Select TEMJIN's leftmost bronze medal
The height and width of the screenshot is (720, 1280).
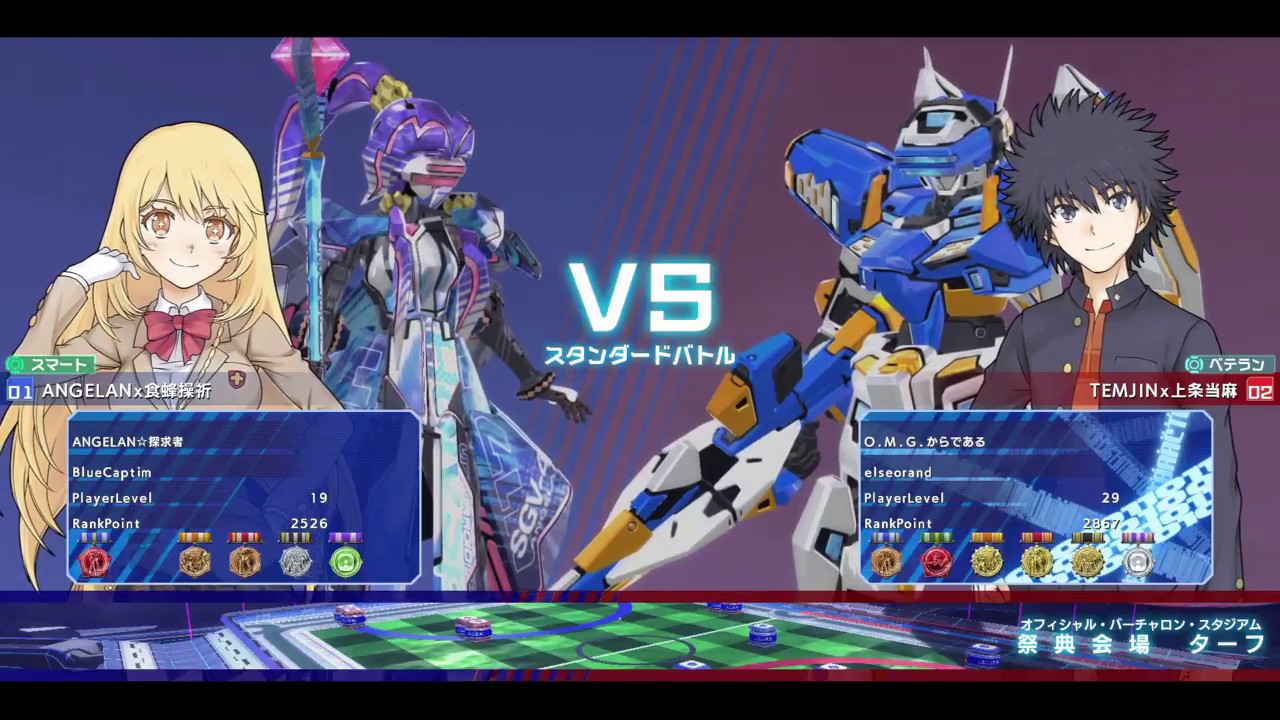(x=886, y=561)
